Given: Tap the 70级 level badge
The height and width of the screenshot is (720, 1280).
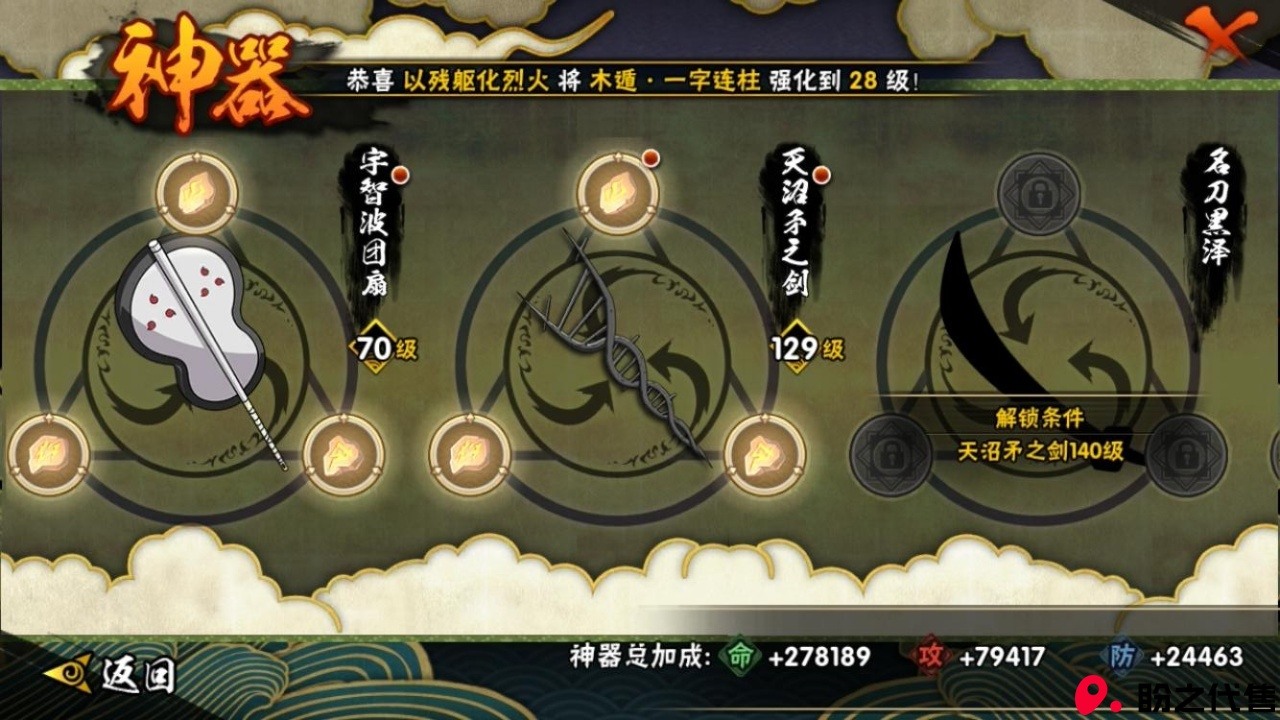Looking at the screenshot, I should 383,348.
